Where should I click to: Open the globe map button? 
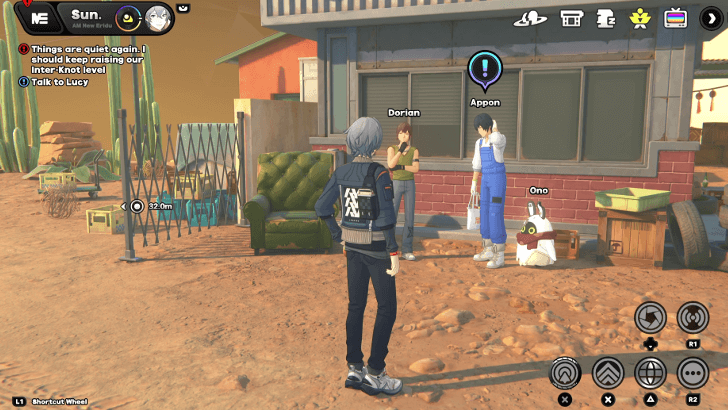tap(650, 373)
